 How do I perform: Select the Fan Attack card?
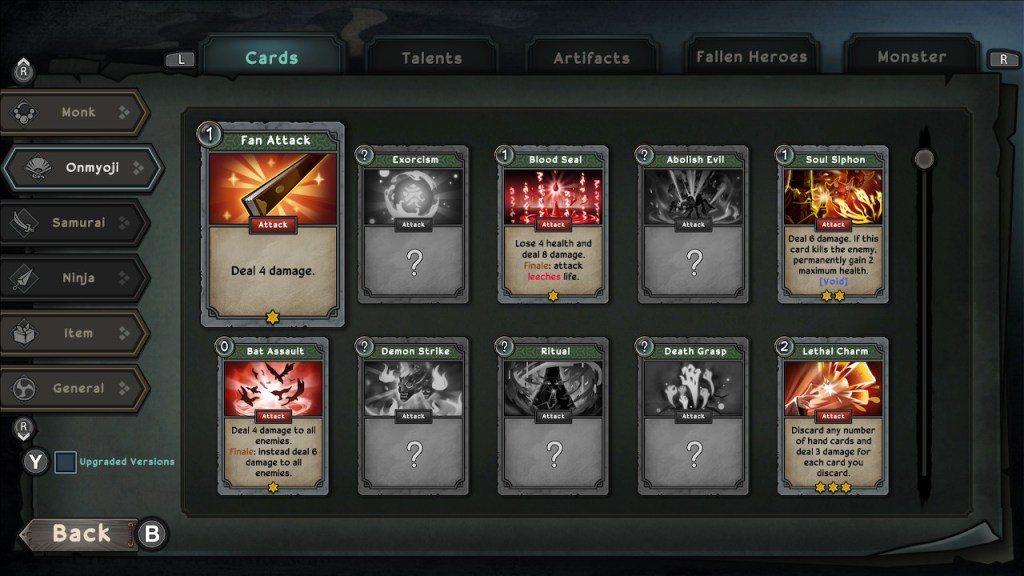point(273,226)
